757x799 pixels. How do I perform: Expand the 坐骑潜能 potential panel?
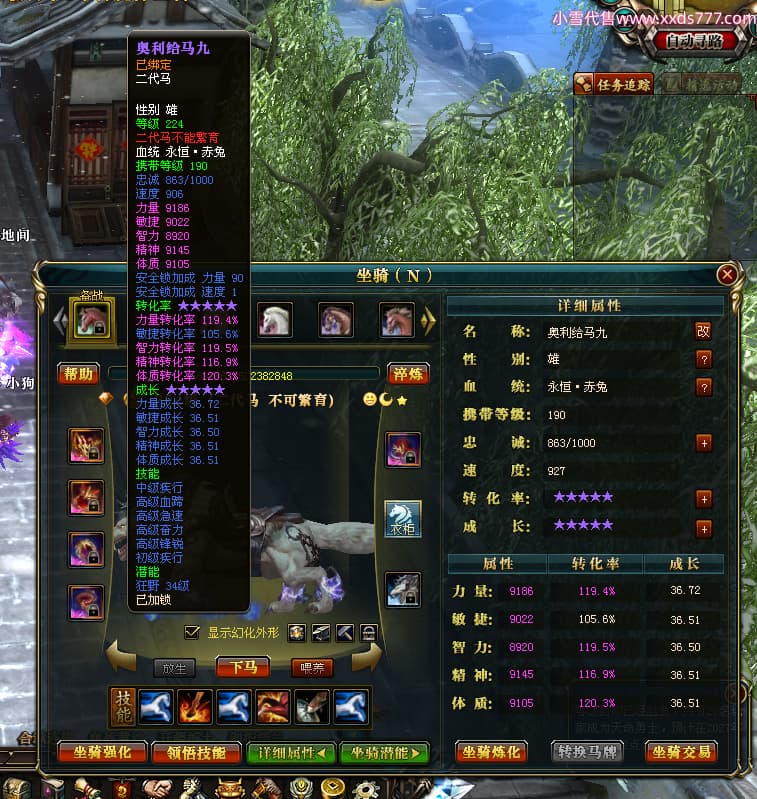coord(383,752)
